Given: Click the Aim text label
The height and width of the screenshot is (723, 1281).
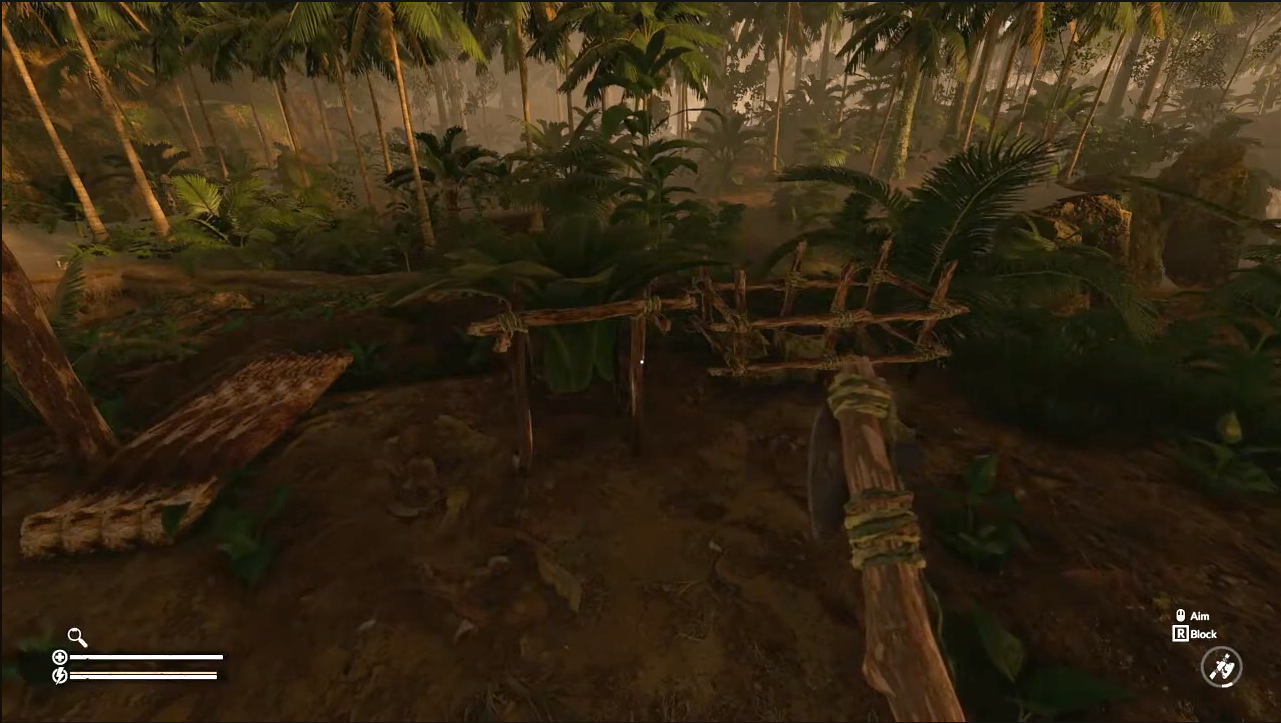Looking at the screenshot, I should point(1200,616).
